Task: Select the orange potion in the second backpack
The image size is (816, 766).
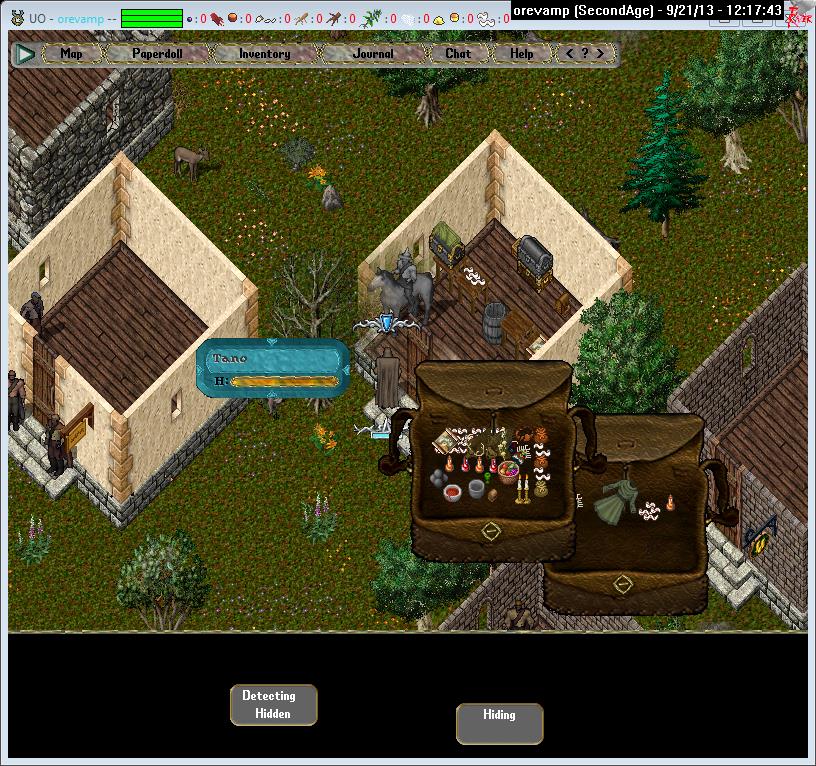Action: [x=669, y=503]
